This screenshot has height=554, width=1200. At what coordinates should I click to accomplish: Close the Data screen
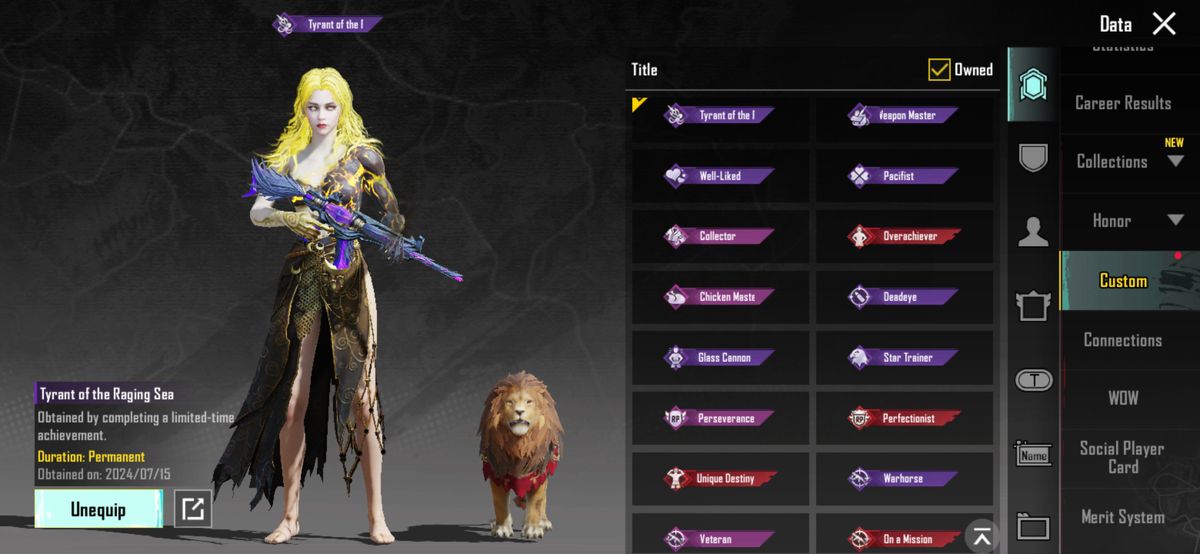[x=1164, y=24]
